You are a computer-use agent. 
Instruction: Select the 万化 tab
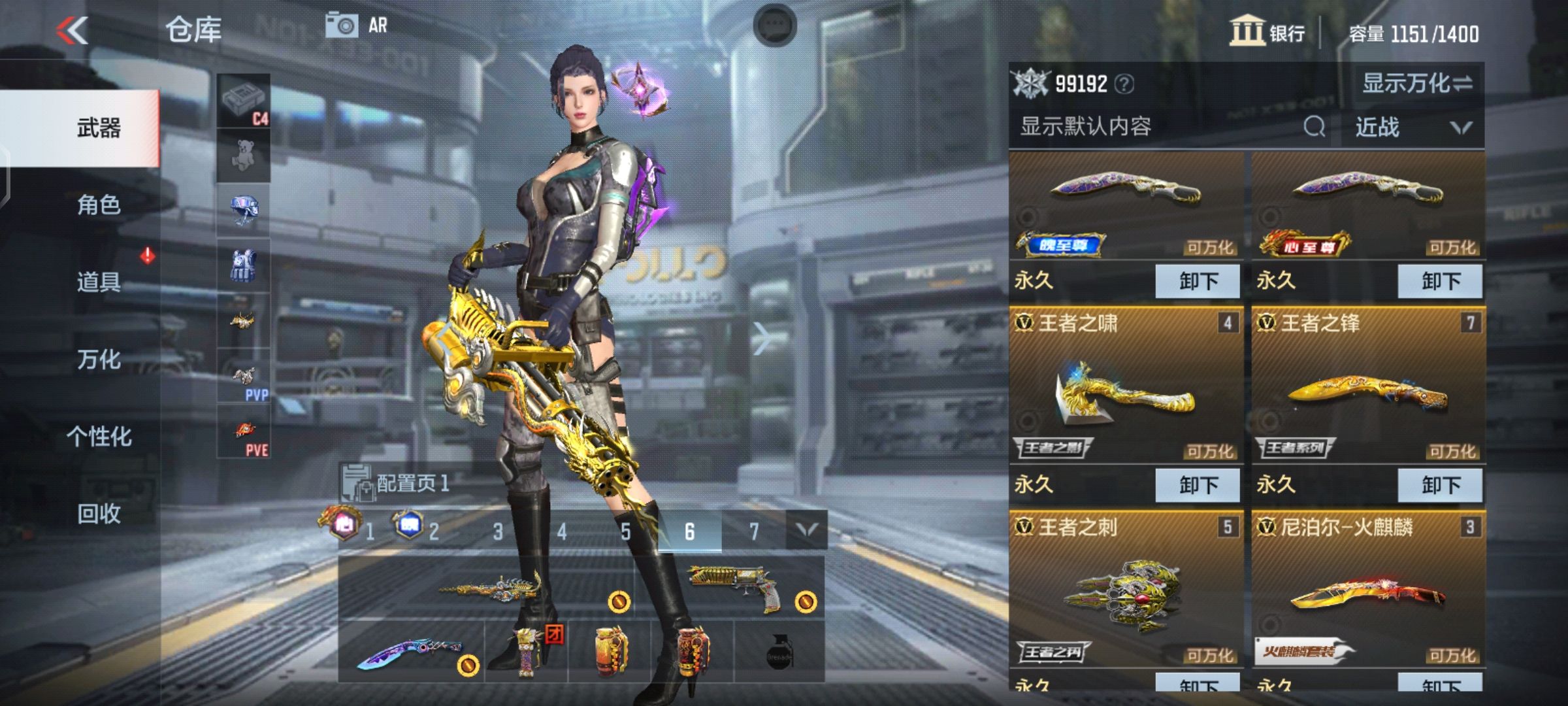(99, 359)
